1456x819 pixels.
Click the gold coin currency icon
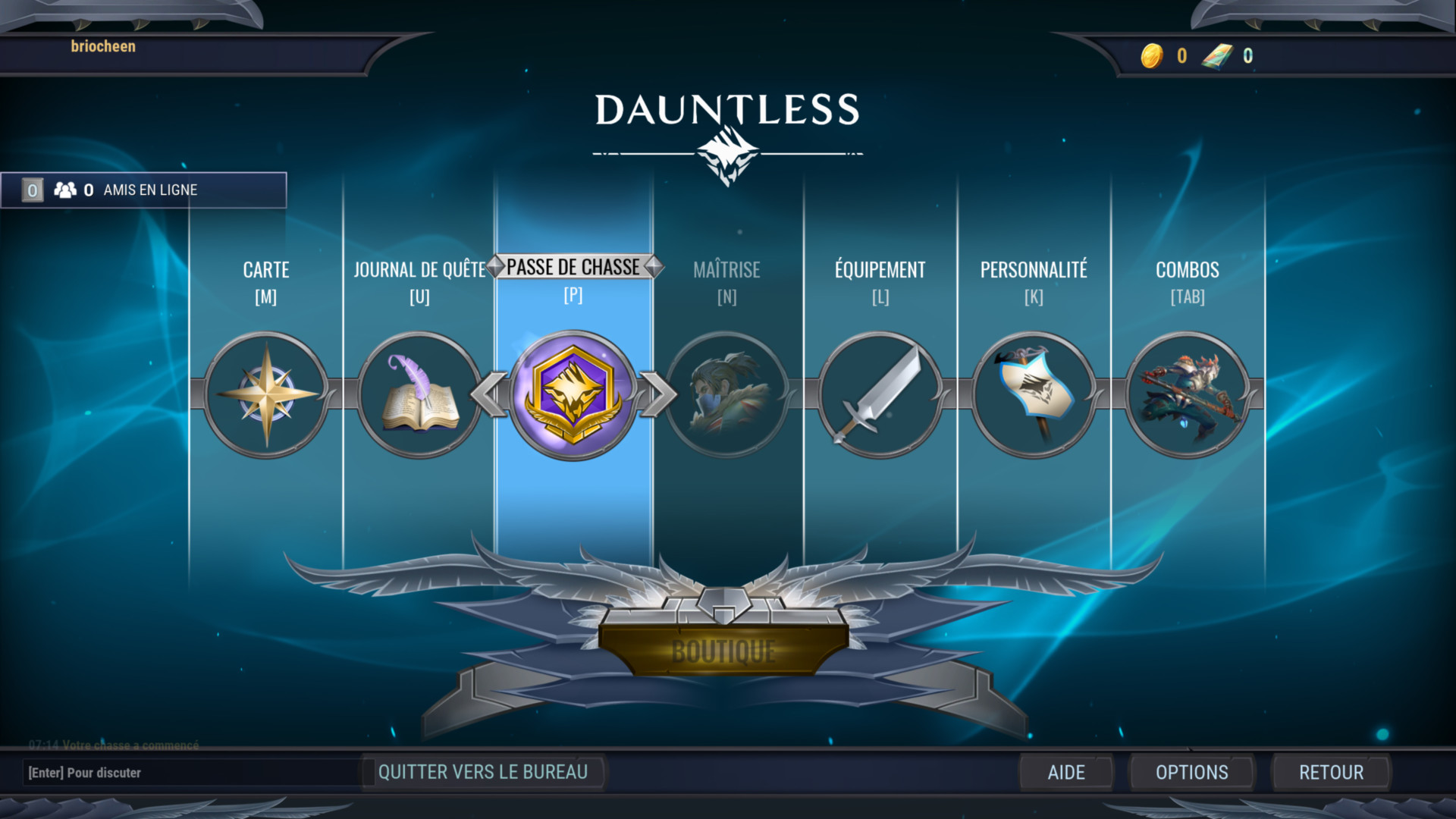coord(1152,55)
